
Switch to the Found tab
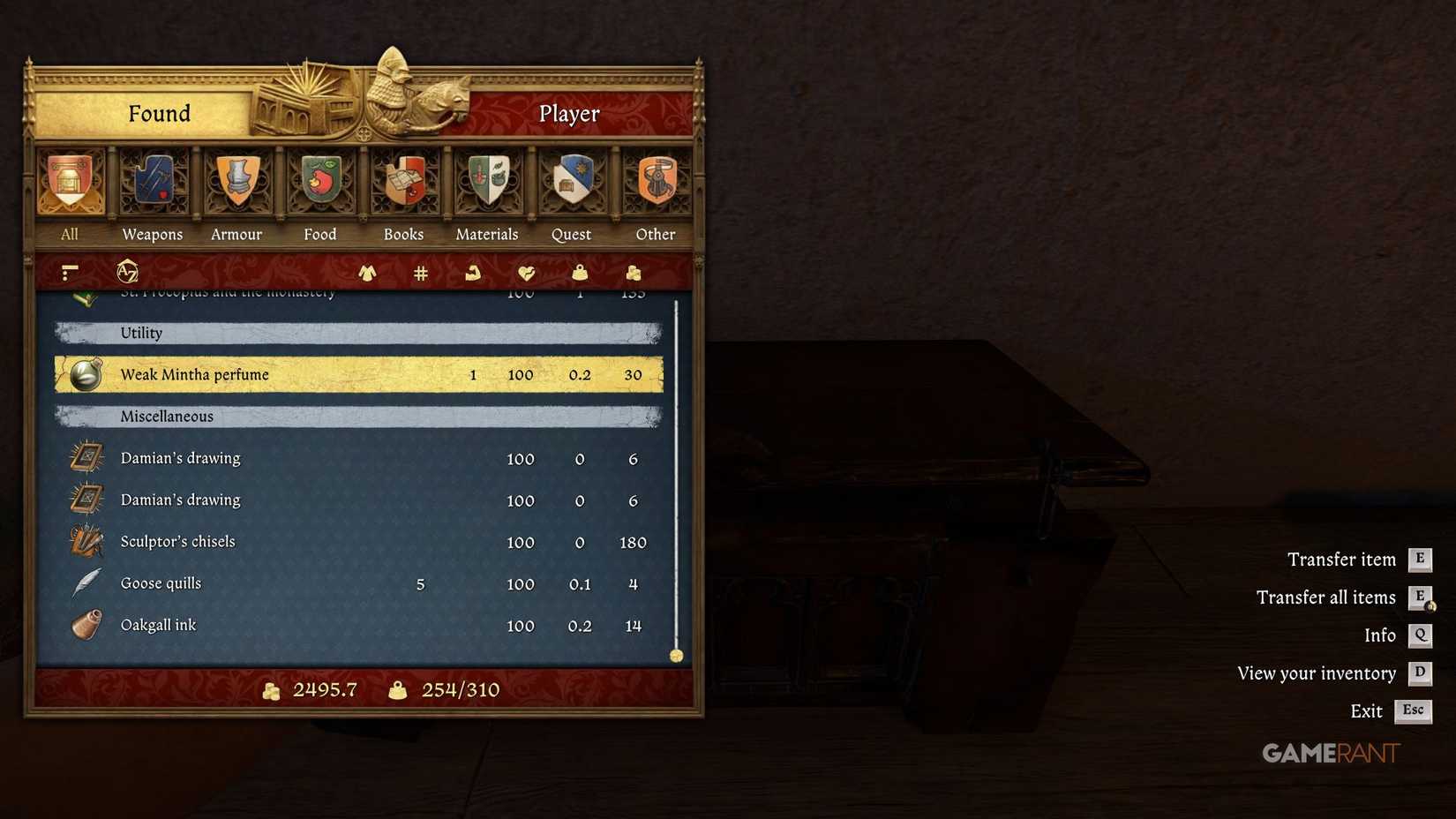pyautogui.click(x=159, y=113)
